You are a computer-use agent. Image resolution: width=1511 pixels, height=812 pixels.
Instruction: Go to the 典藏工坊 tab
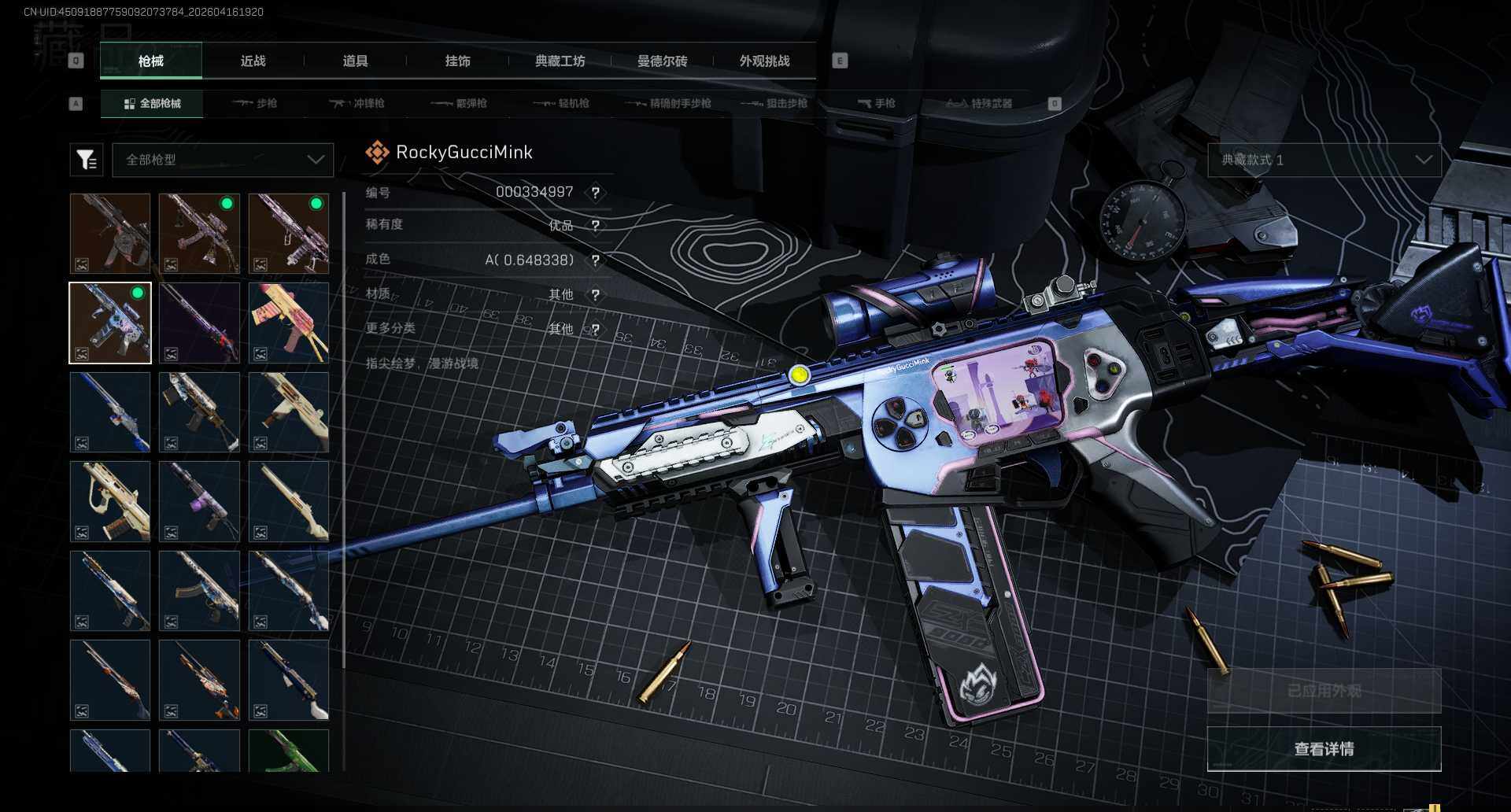560,61
